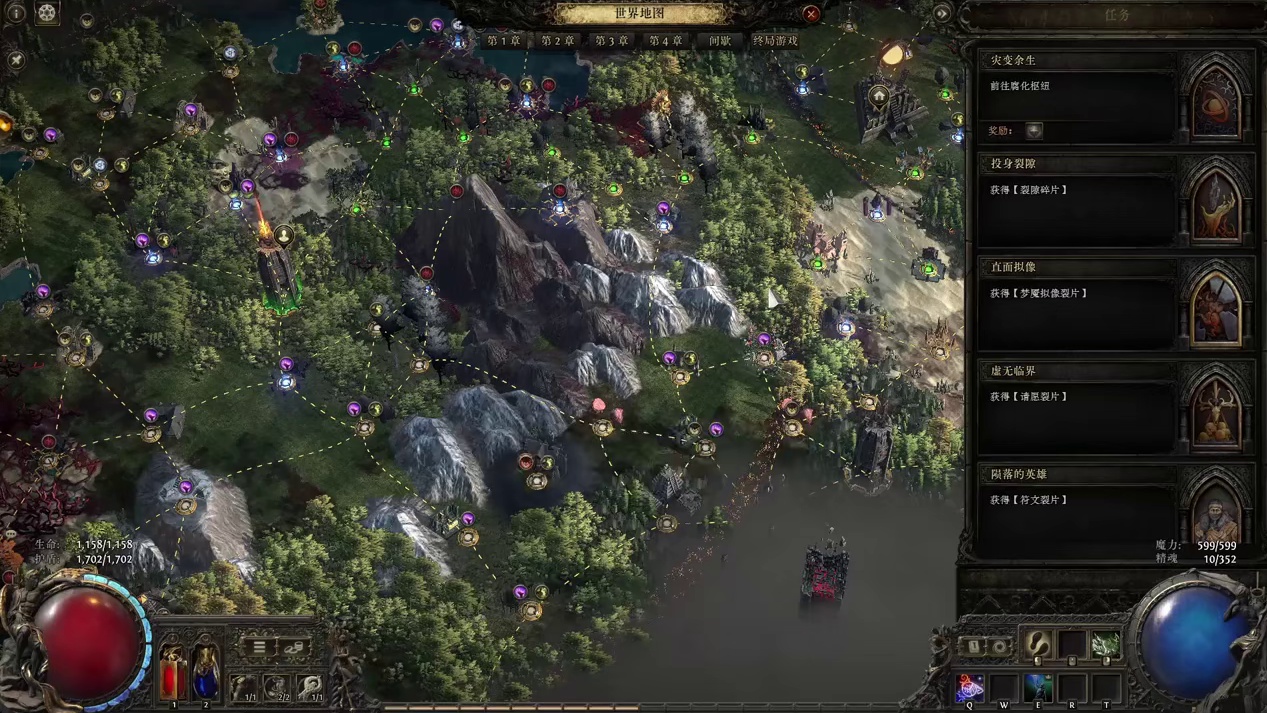Activate the Q skill slot

969,687
